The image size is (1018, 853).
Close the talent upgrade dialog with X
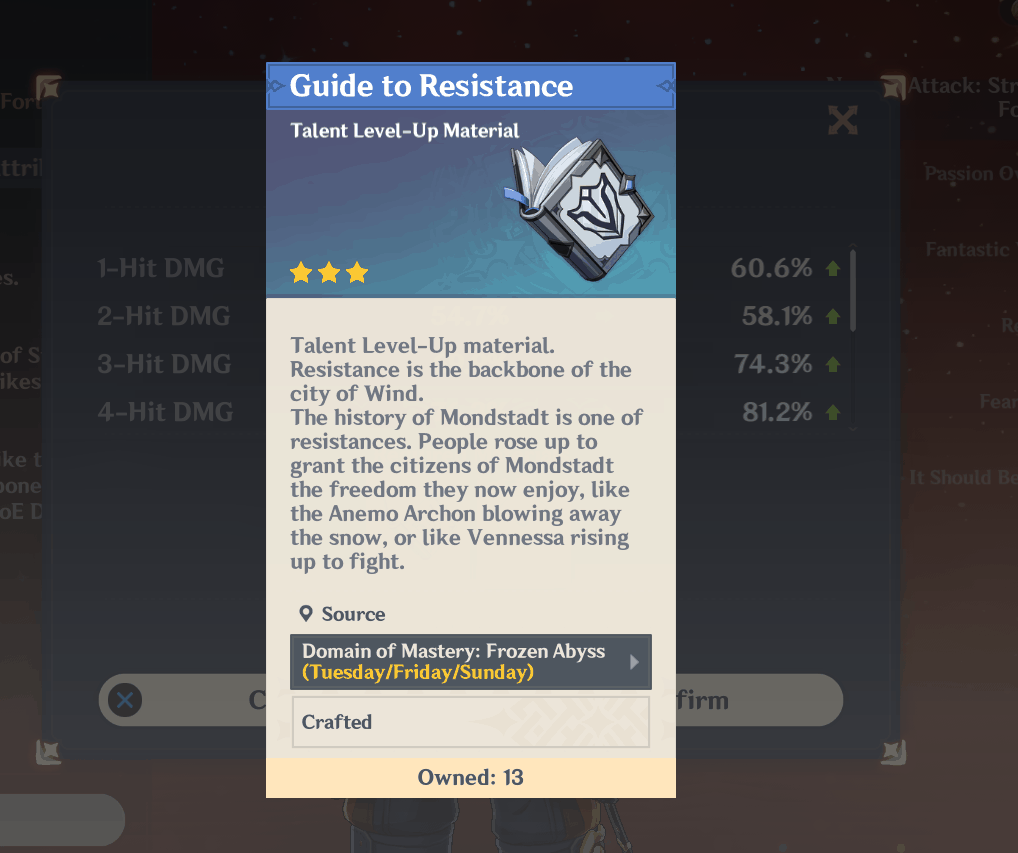pyautogui.click(x=843, y=121)
